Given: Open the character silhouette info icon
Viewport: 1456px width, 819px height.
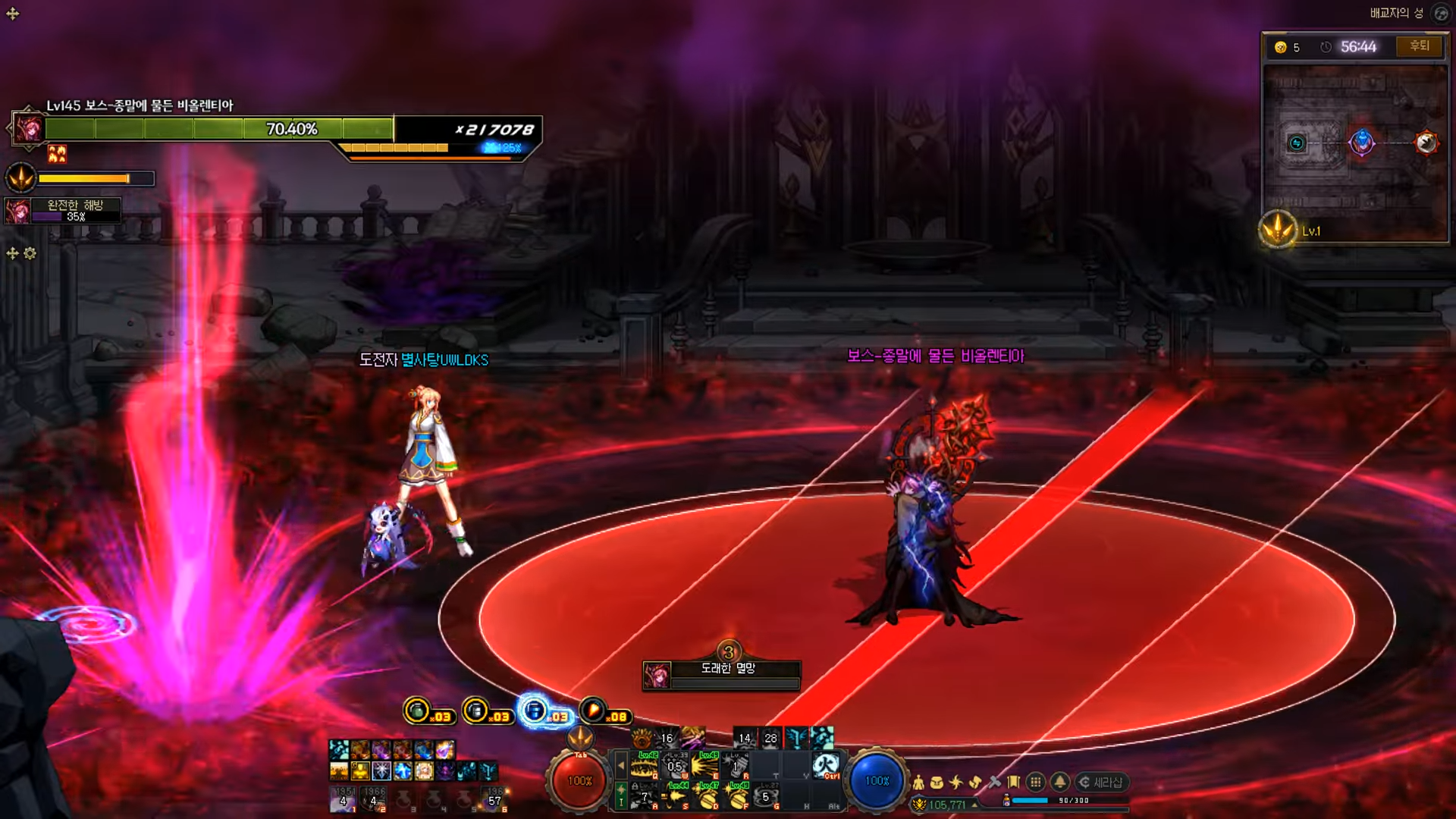Looking at the screenshot, I should coord(918,782).
